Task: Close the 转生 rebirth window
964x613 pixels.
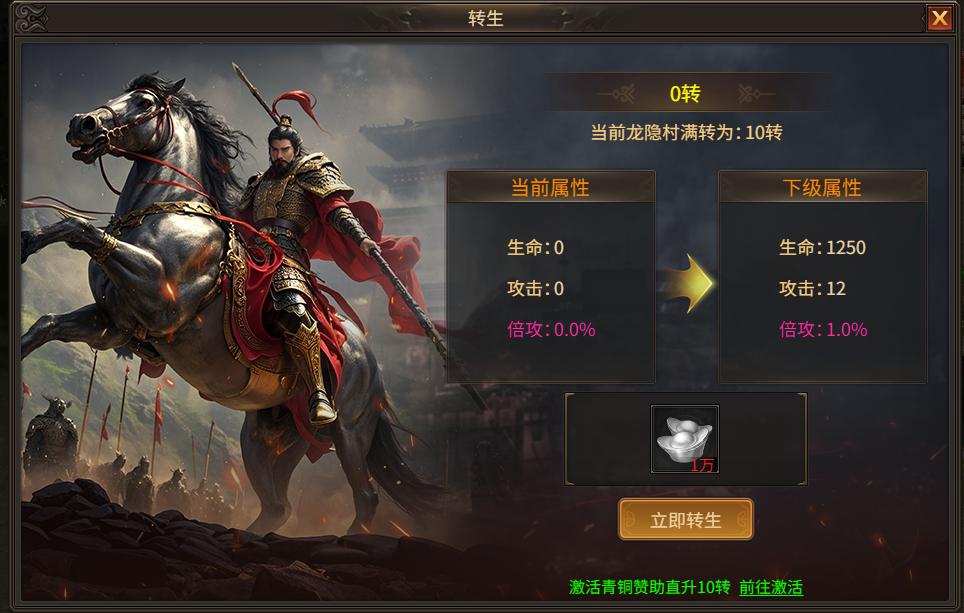Action: pos(939,18)
